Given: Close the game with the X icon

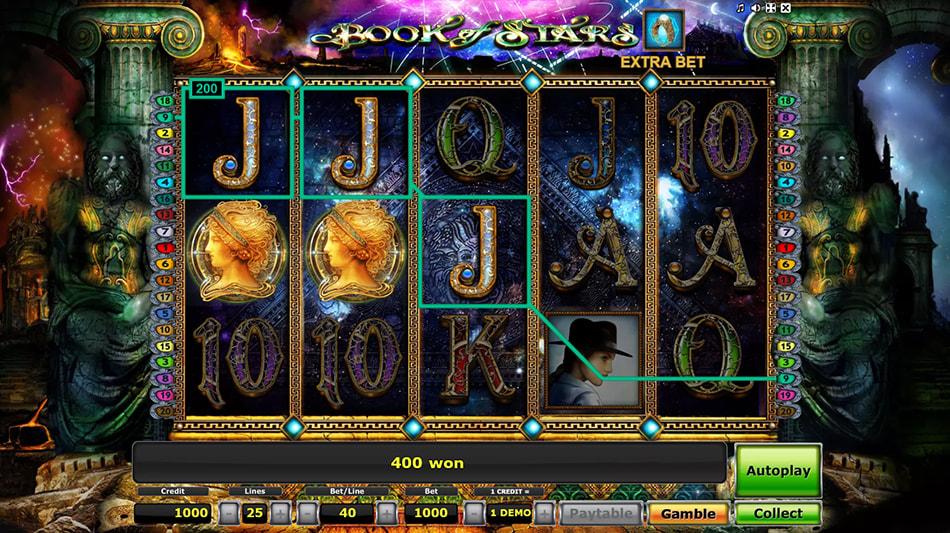Looking at the screenshot, I should (x=786, y=9).
